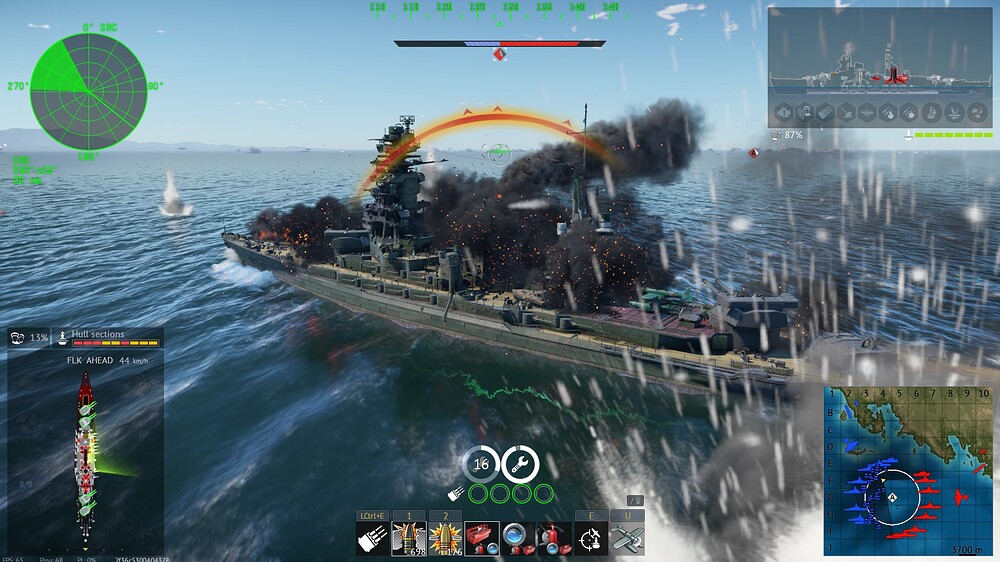This screenshot has width=1000, height=562.
Task: Click the circular wrench repair indicator
Action: point(520,464)
